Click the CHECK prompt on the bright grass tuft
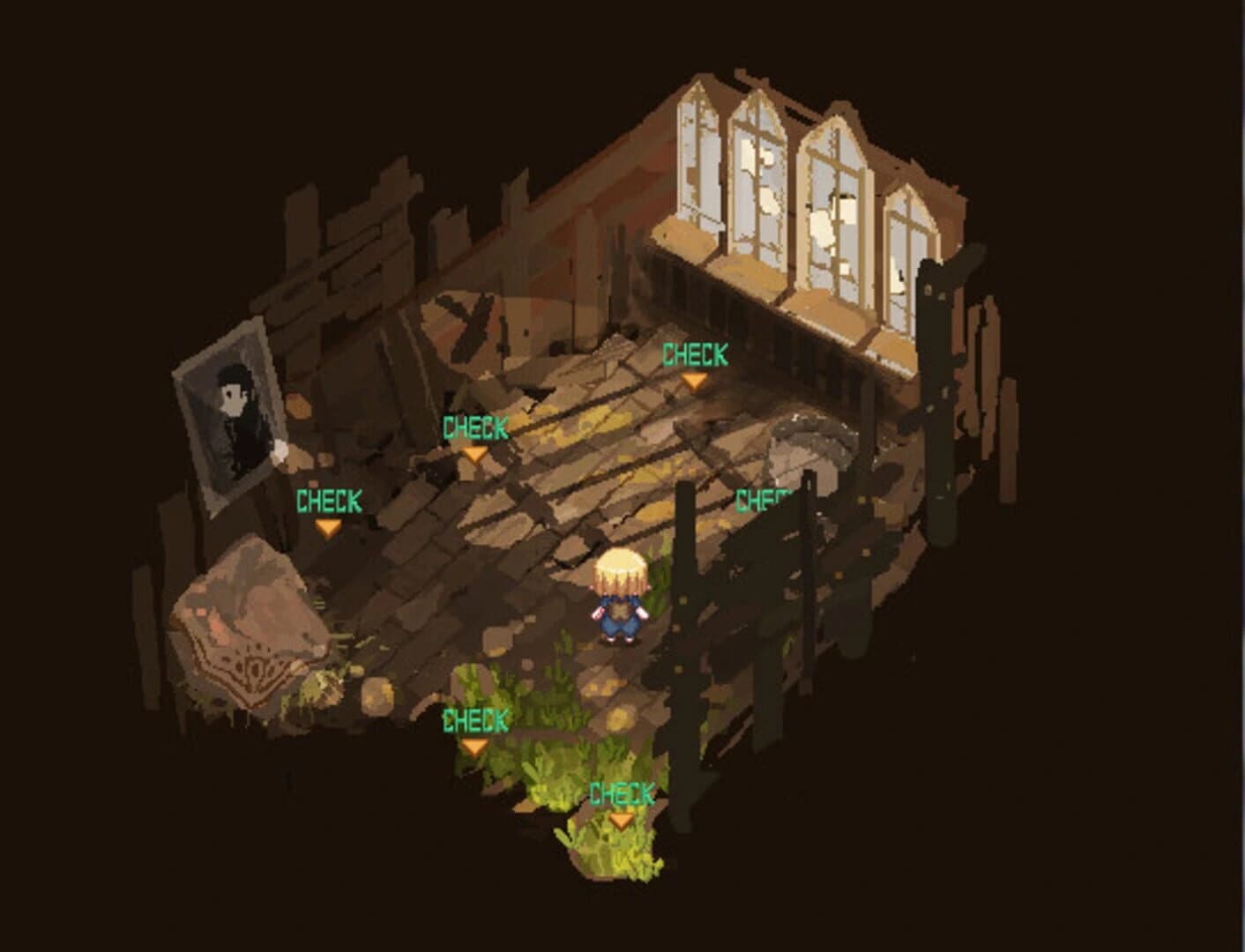 click(x=620, y=792)
